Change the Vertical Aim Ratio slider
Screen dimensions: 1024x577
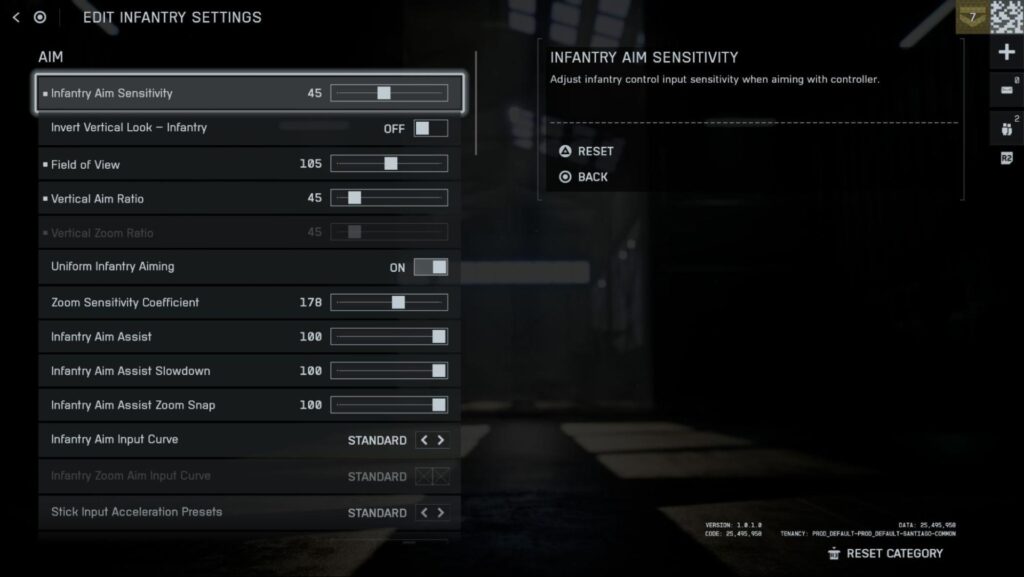click(x=354, y=198)
